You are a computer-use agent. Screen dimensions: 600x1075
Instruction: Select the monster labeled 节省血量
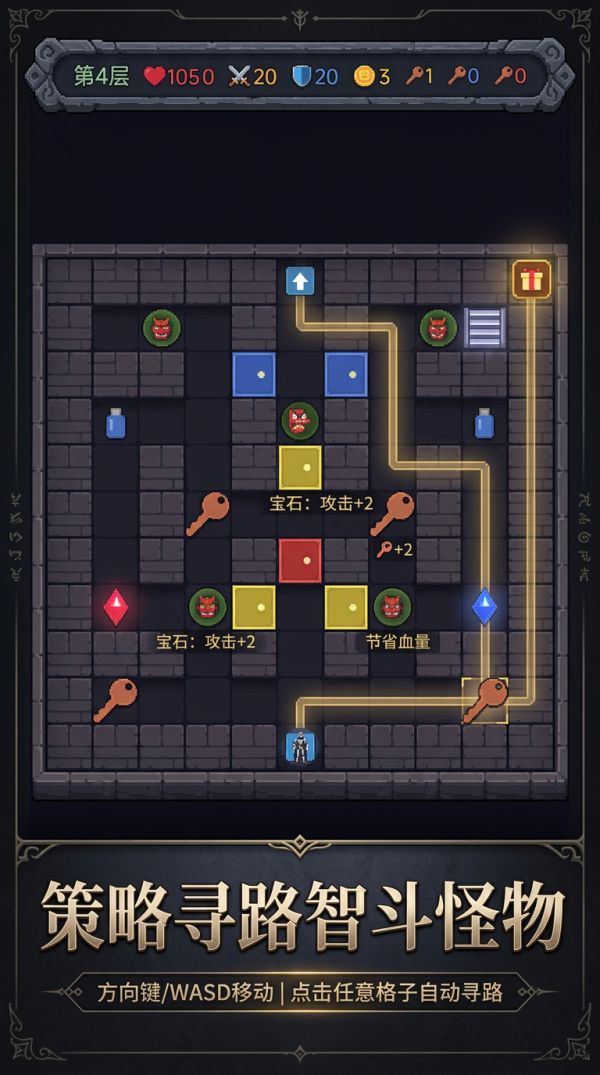click(x=392, y=607)
